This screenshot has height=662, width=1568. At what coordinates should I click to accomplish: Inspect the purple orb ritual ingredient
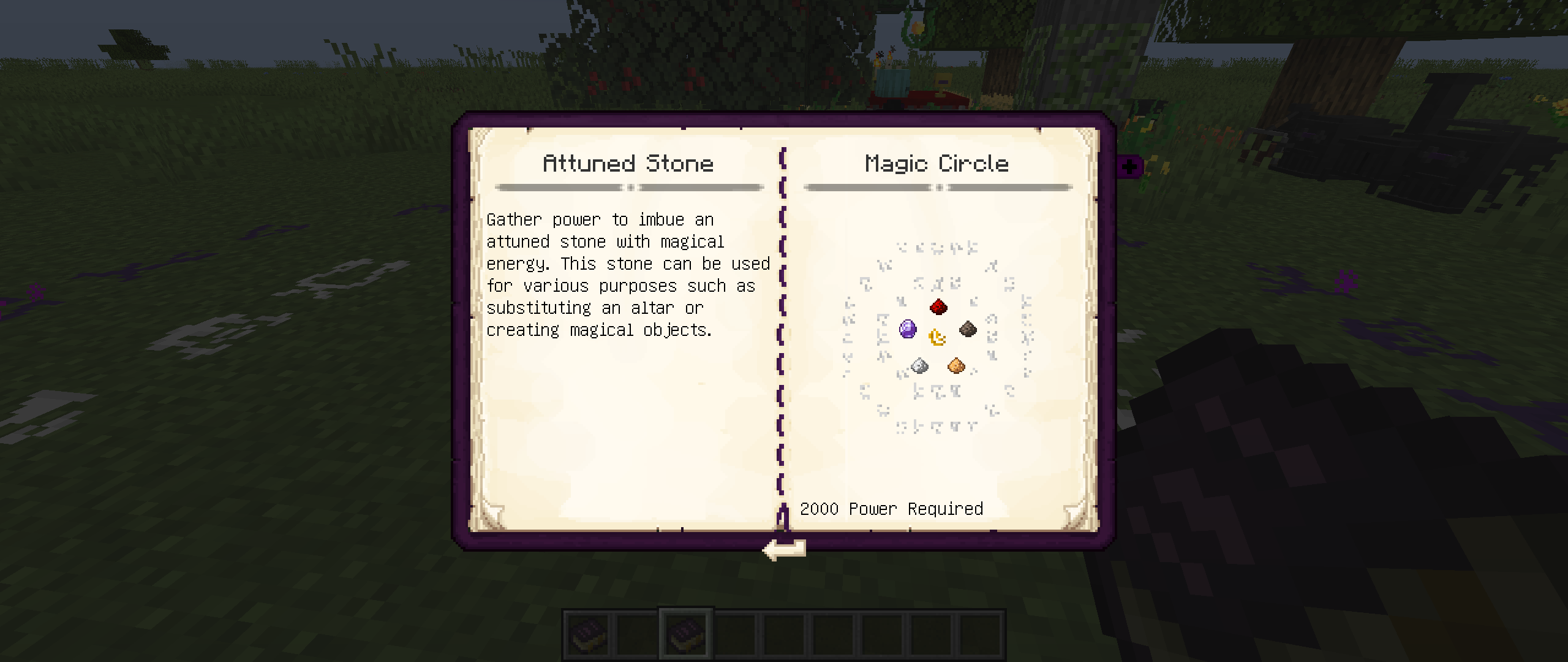908,329
